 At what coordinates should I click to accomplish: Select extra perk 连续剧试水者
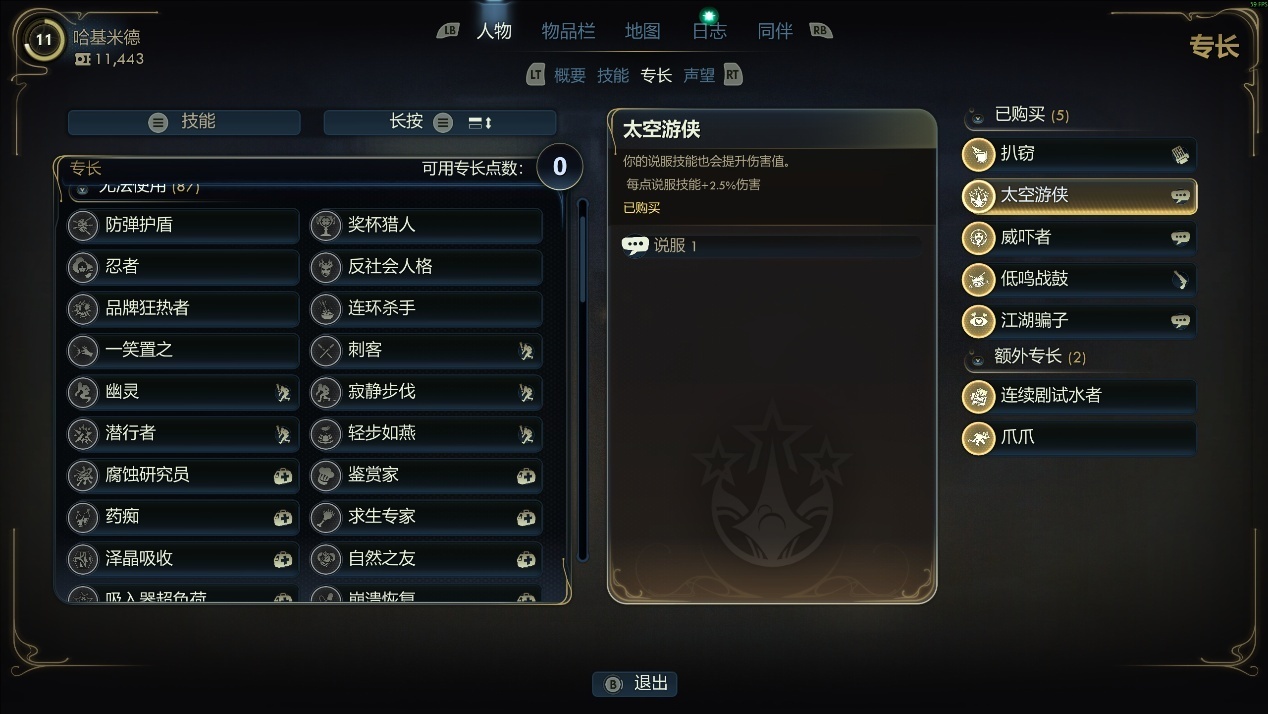[x=1078, y=396]
